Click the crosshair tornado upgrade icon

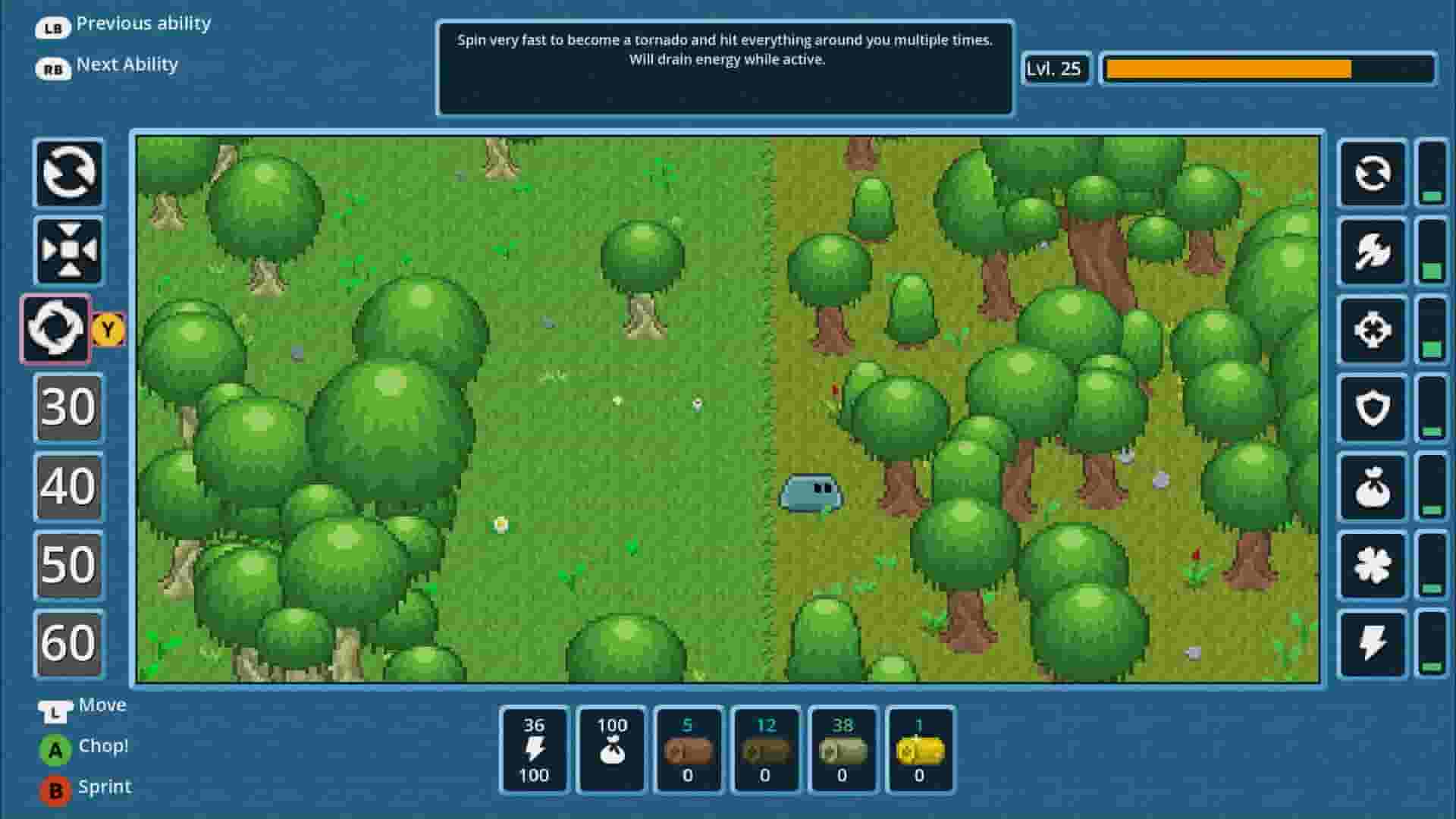click(x=1372, y=329)
